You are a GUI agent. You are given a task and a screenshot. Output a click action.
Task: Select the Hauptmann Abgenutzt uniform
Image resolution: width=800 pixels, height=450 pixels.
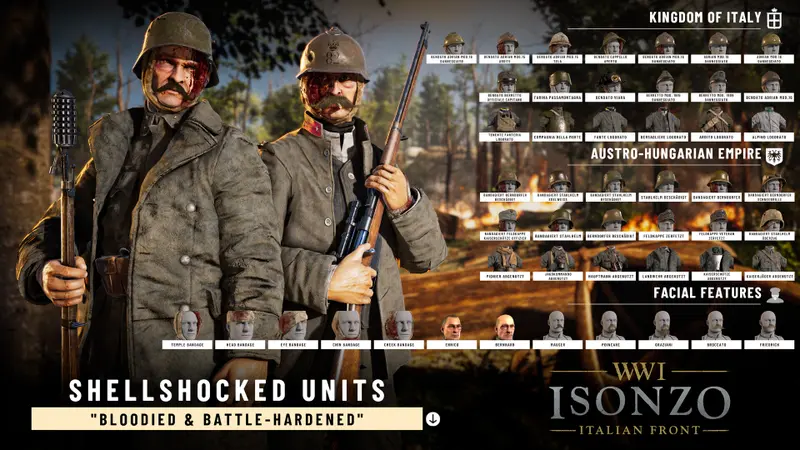point(613,258)
